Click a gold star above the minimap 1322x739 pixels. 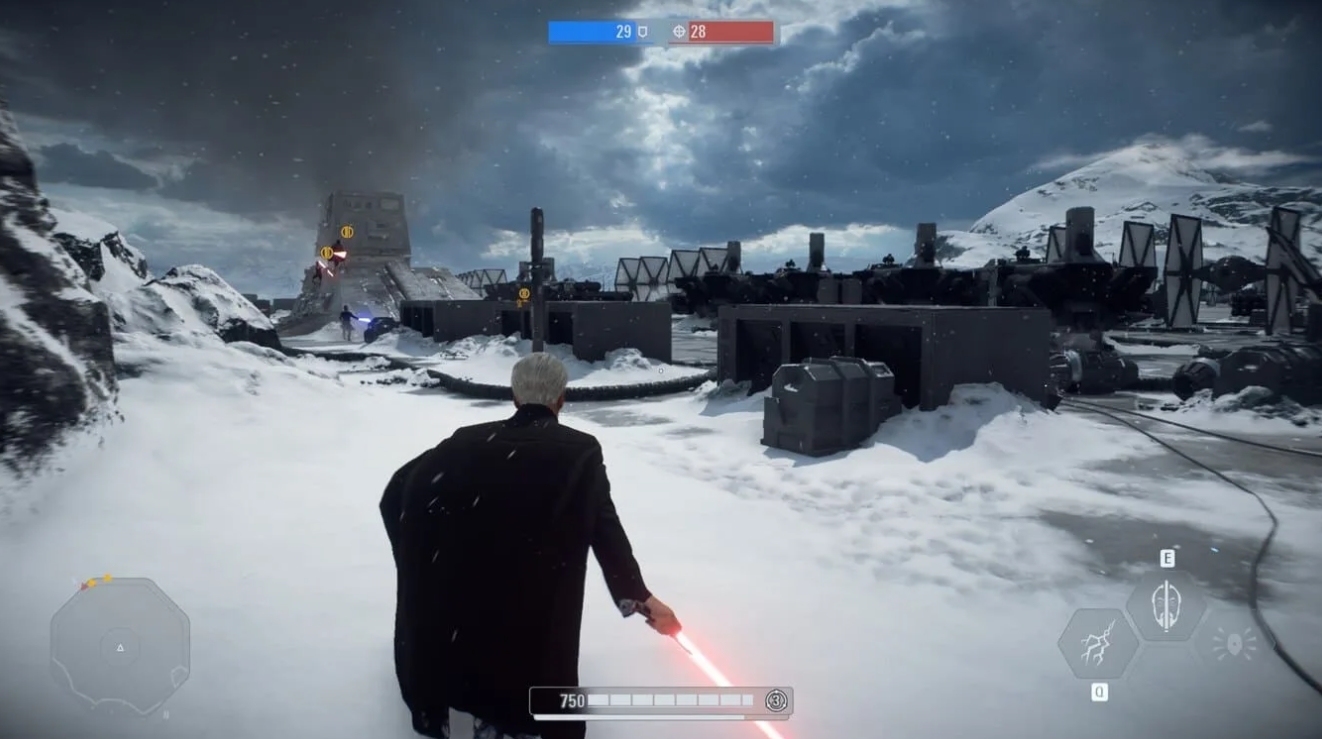105,577
